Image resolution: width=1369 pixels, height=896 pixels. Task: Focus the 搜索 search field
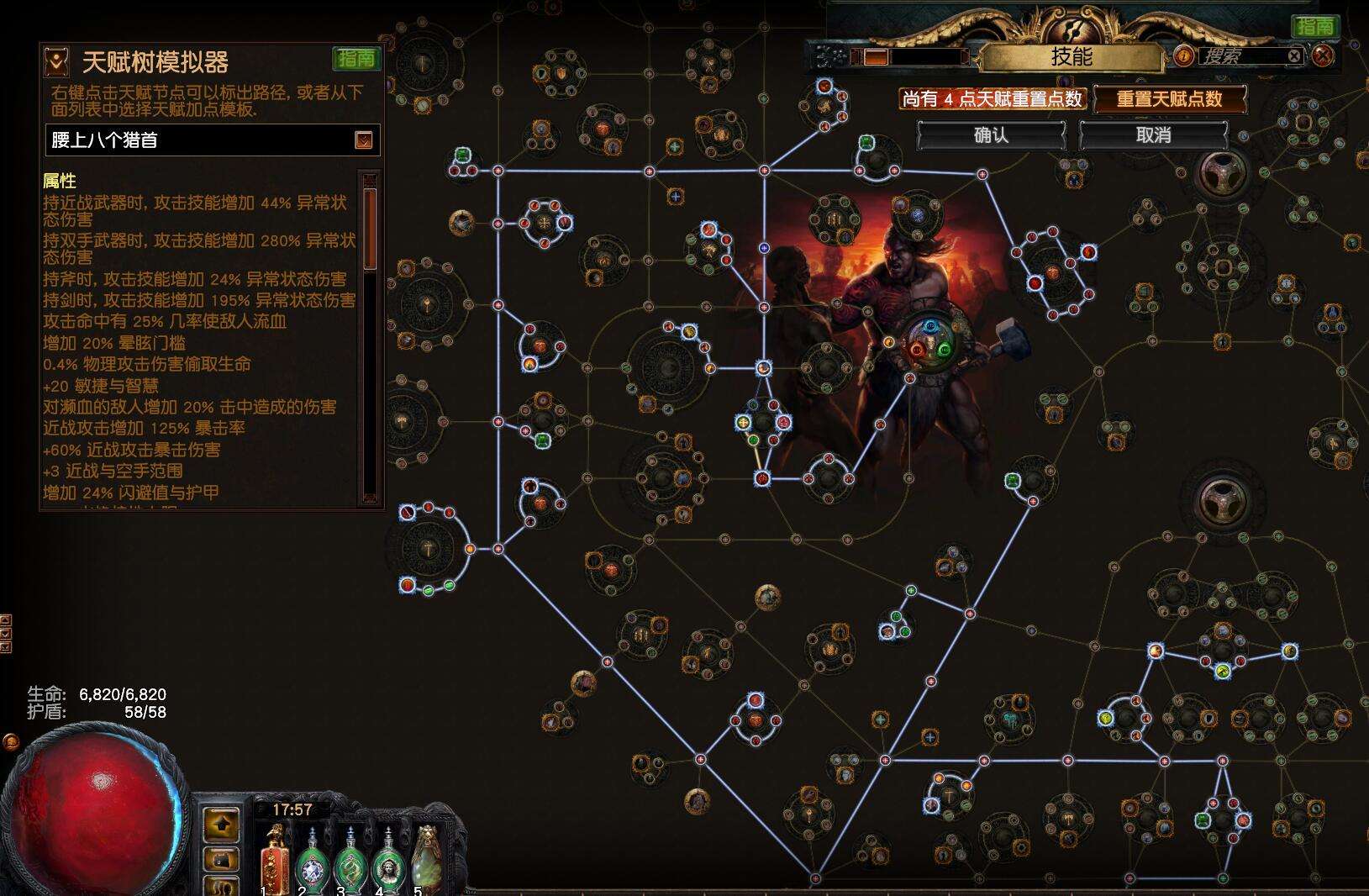pyautogui.click(x=1242, y=56)
